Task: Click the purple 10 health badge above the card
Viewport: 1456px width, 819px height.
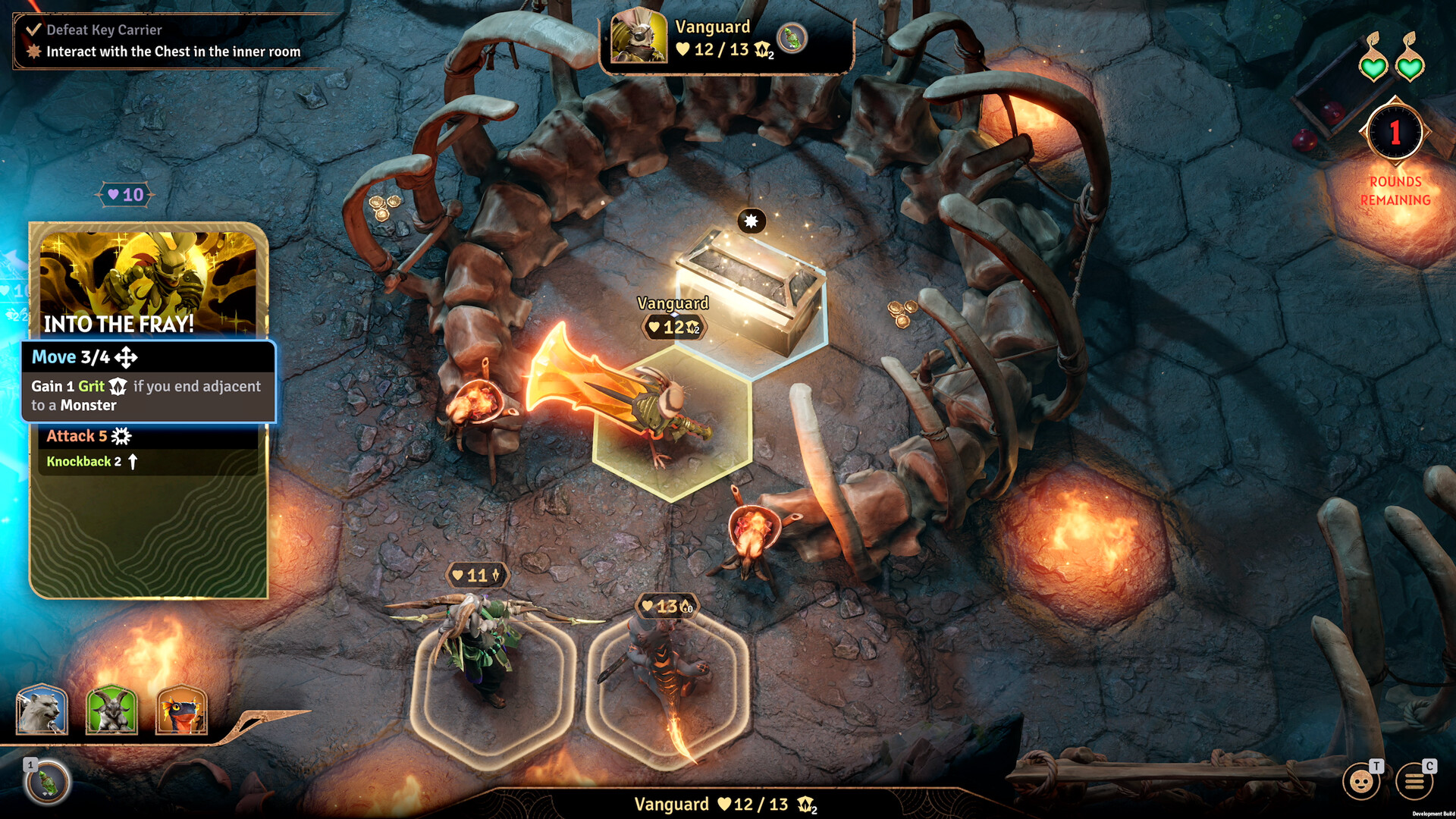Action: (125, 195)
